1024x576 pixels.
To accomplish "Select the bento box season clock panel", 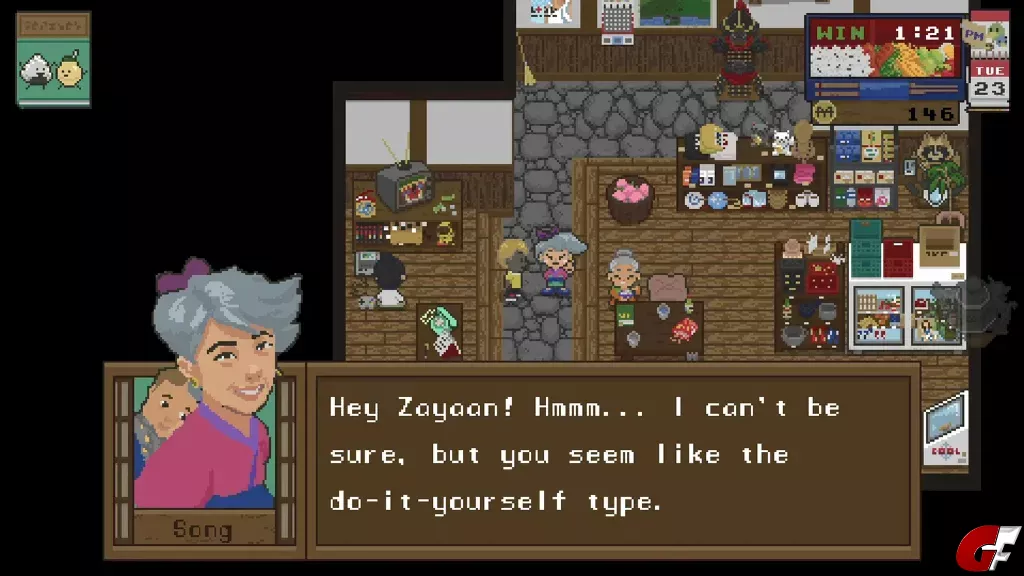I will [886, 58].
